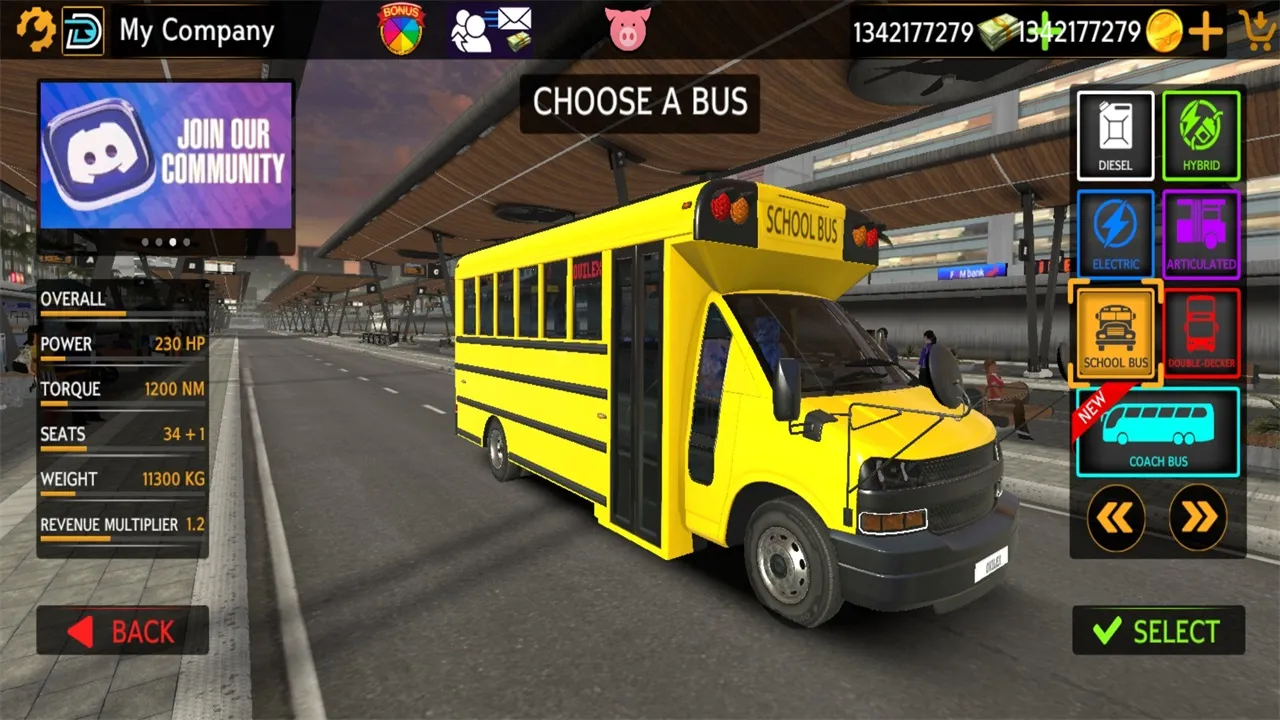
Task: Show the next bus with right arrows
Action: (1198, 517)
